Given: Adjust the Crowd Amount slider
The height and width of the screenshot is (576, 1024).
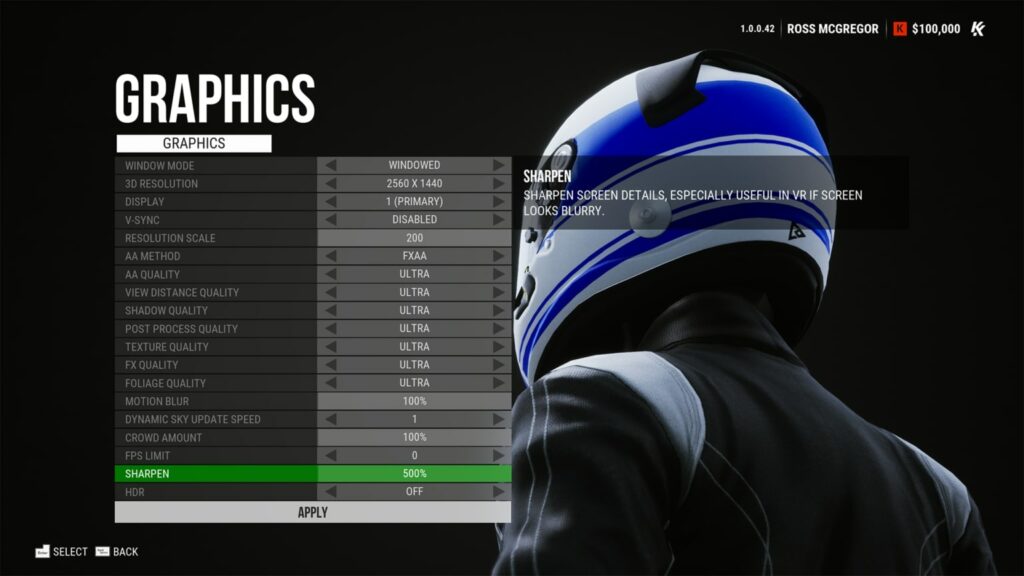Looking at the screenshot, I should [x=414, y=437].
